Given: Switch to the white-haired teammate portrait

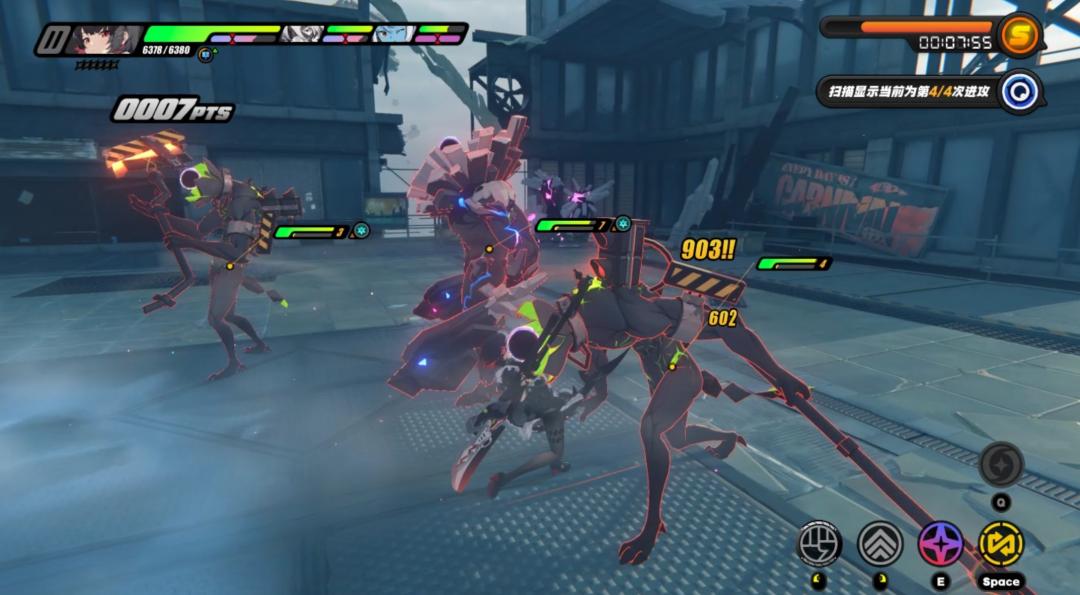Looking at the screenshot, I should coord(302,34).
